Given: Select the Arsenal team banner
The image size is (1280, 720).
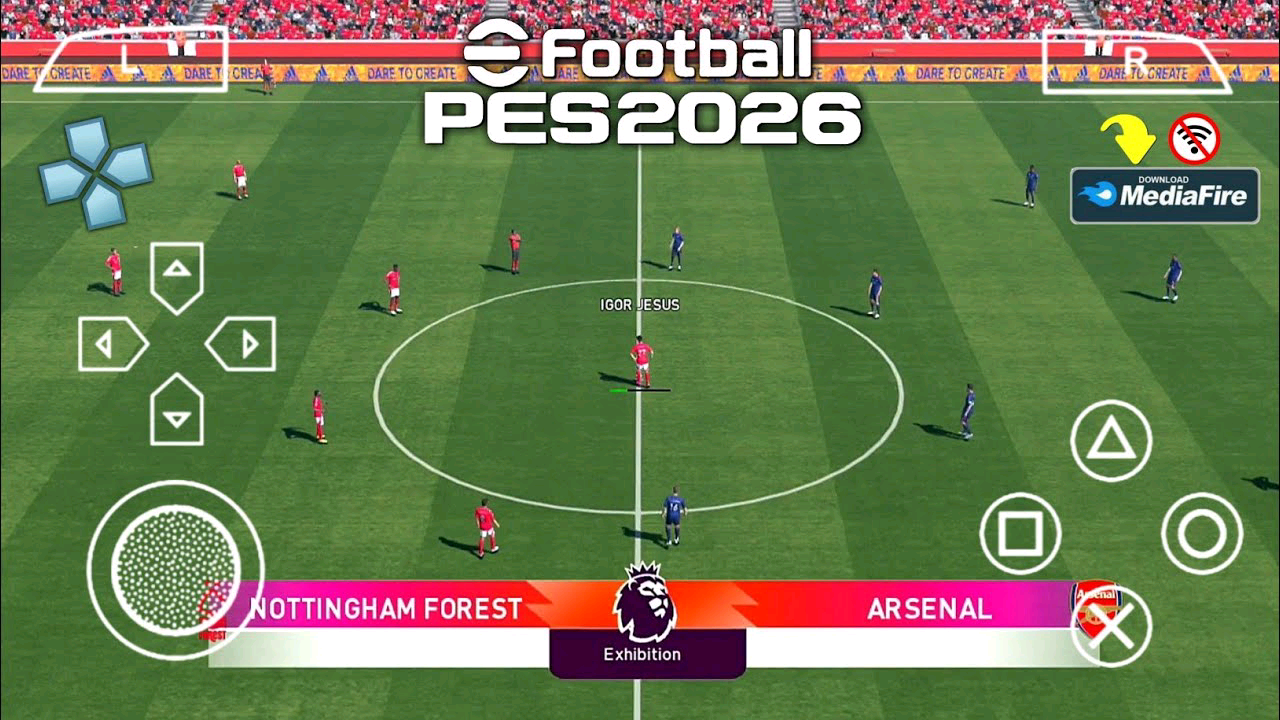Looking at the screenshot, I should pos(930,608).
